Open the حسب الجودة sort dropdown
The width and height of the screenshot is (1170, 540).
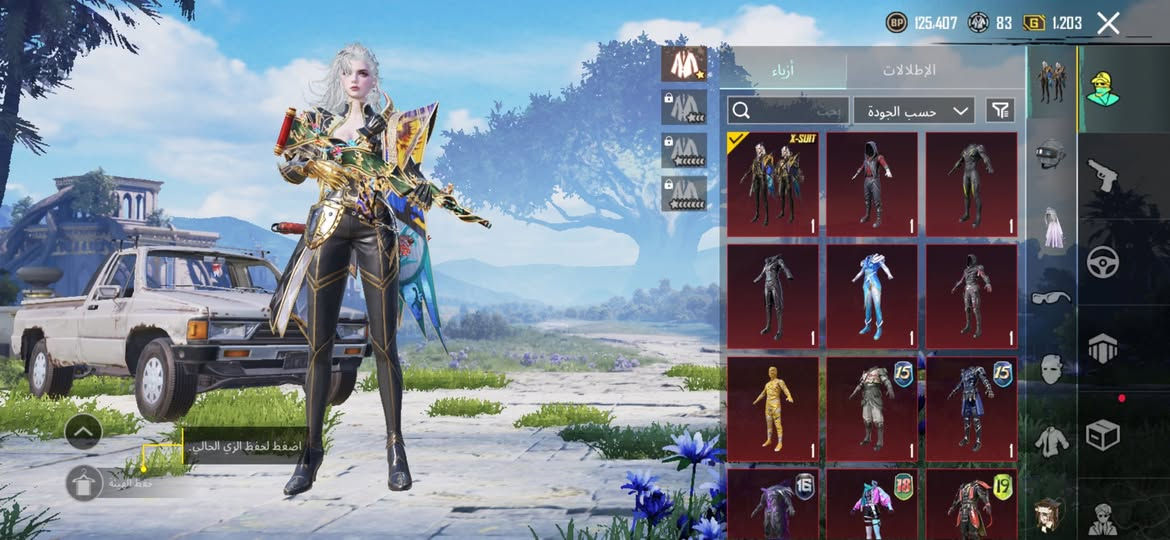[914, 110]
